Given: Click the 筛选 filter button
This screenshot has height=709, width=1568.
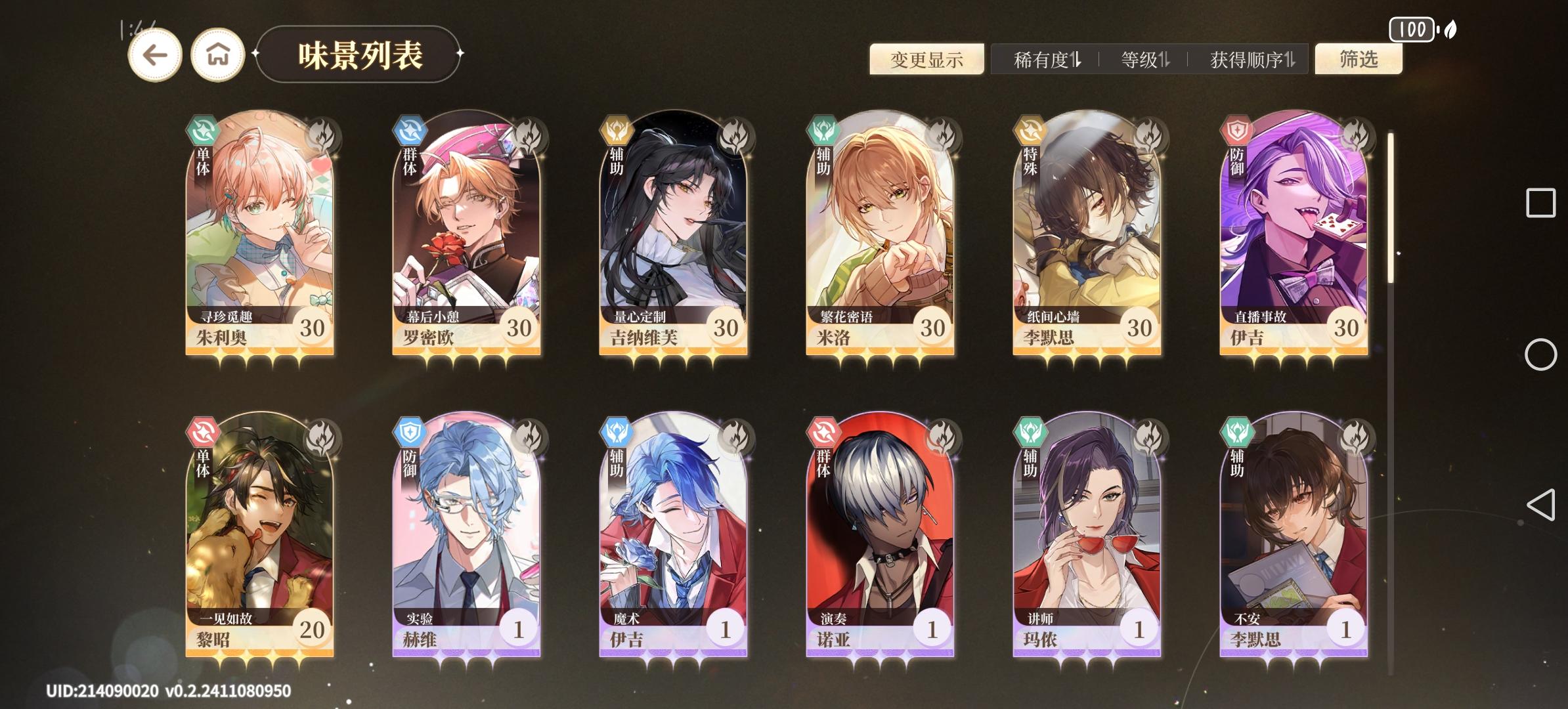Looking at the screenshot, I should [1359, 59].
